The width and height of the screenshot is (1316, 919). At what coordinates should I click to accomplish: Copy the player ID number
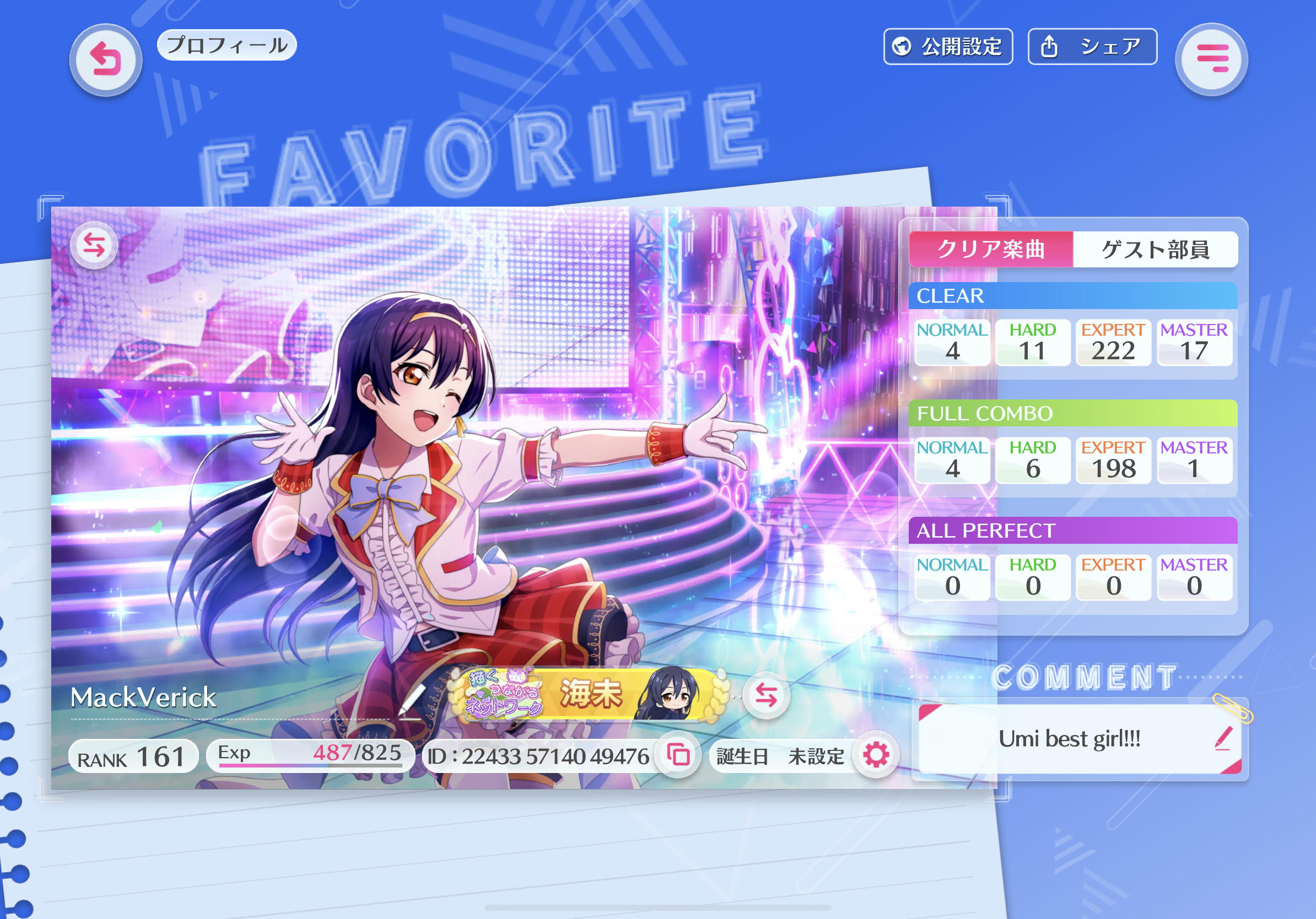click(678, 755)
